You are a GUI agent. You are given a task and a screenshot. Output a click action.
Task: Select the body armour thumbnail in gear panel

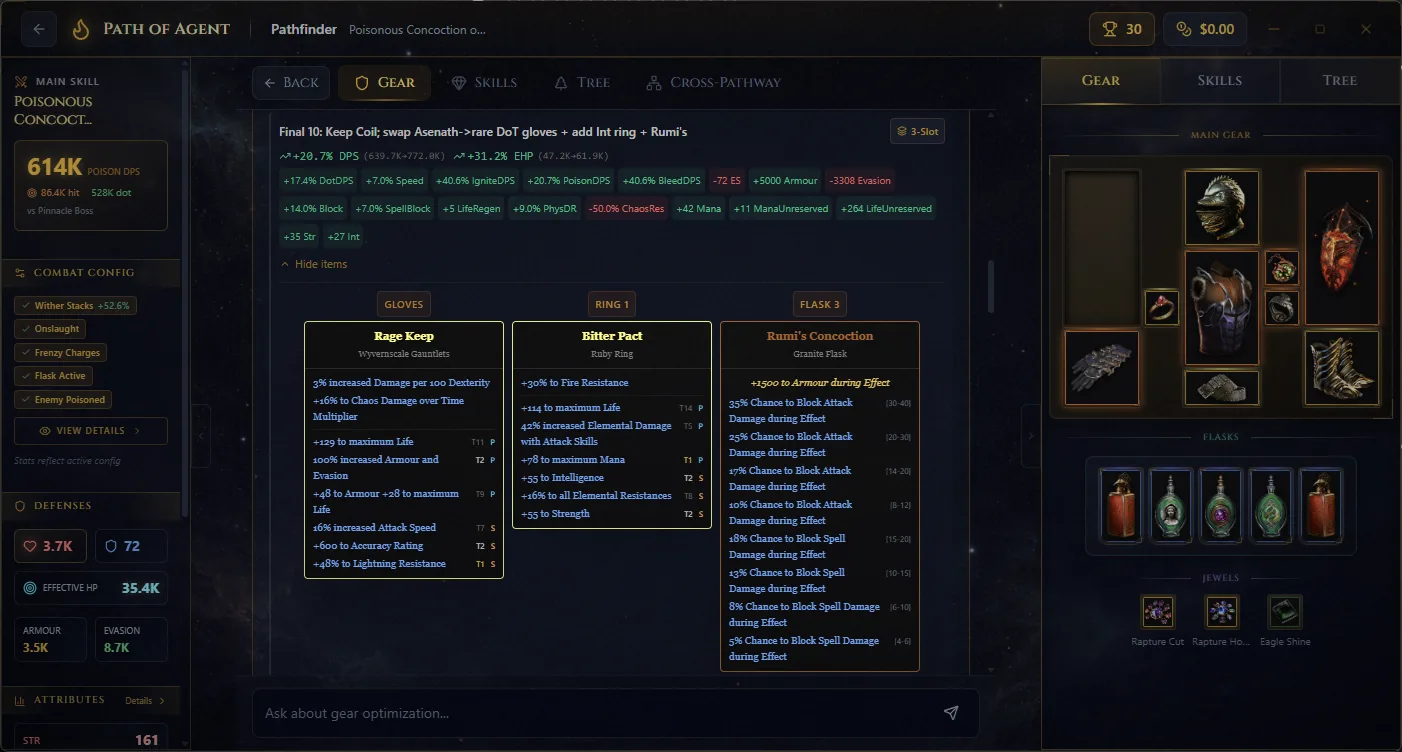click(x=1221, y=307)
